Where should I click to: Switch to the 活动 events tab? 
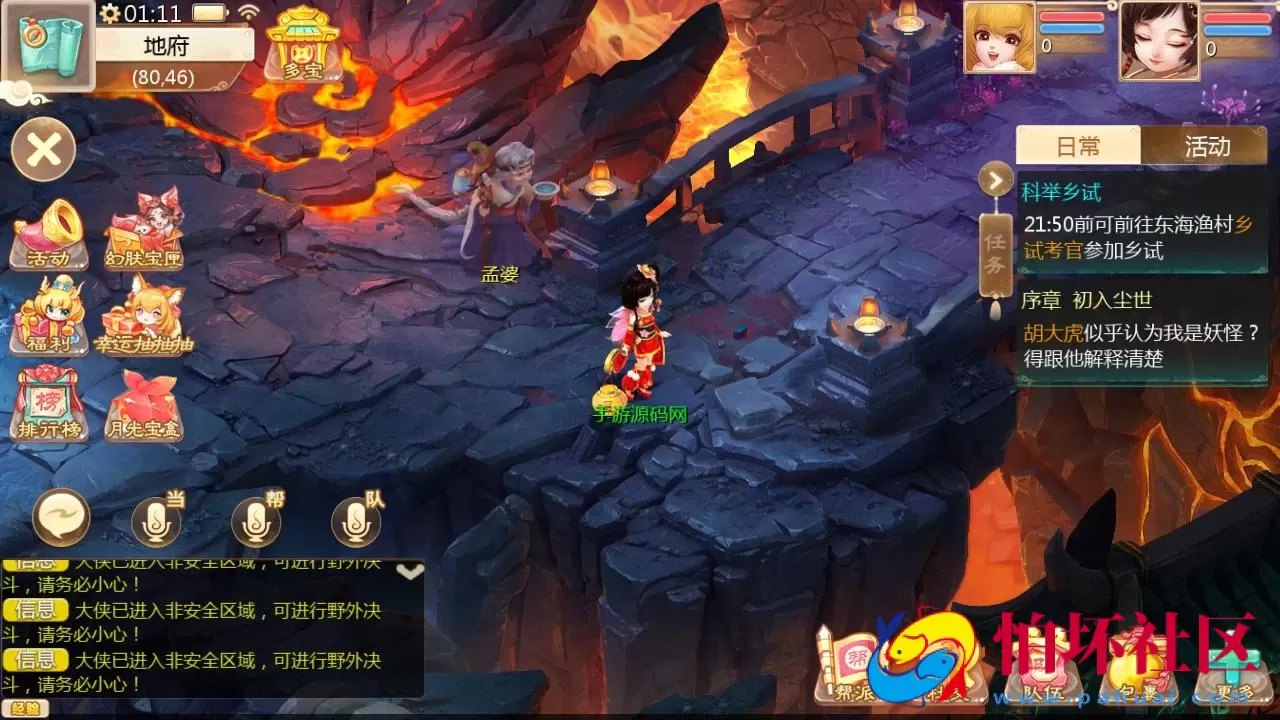click(1208, 146)
